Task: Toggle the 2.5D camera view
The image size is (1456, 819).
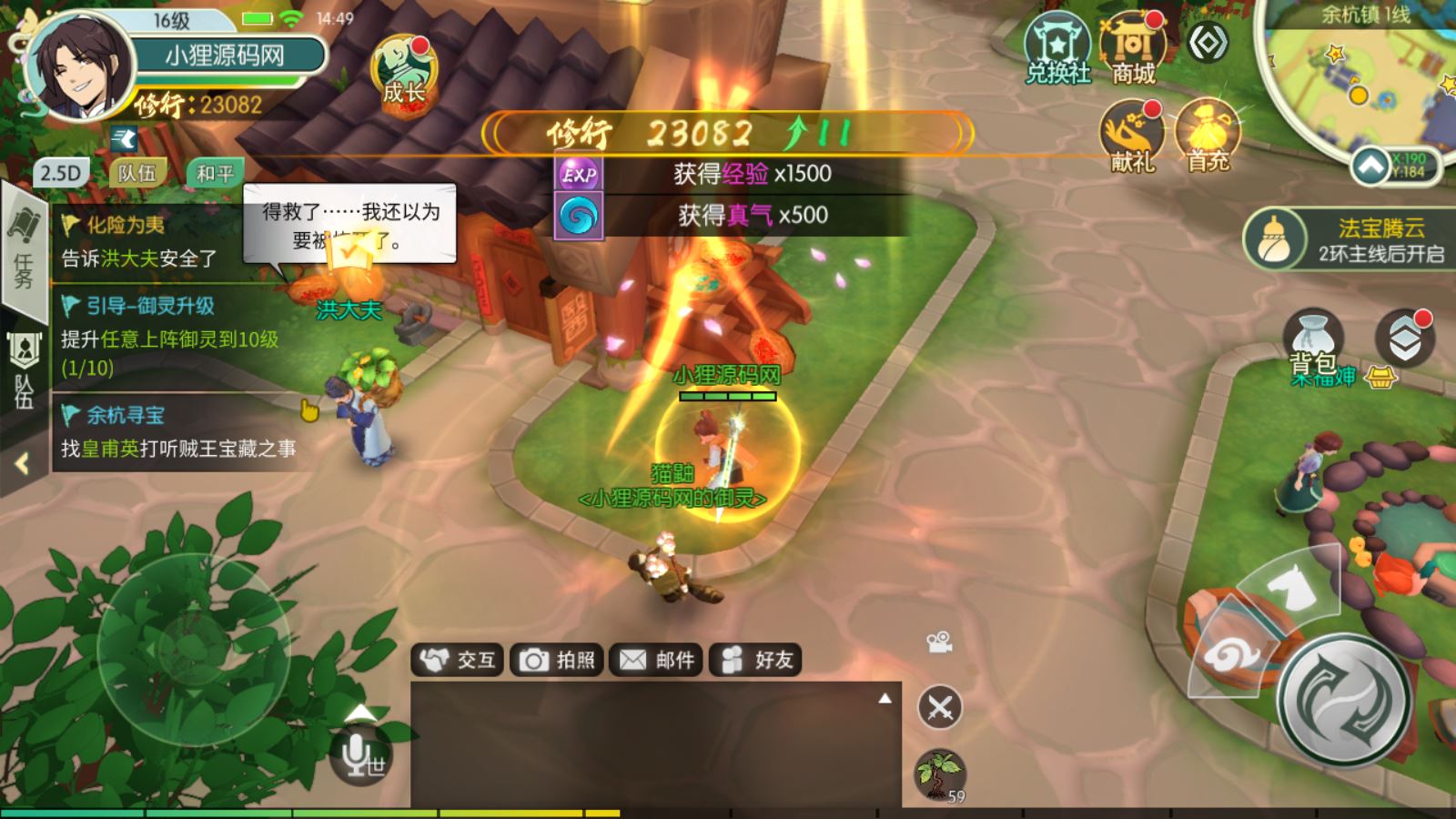Action: (61, 173)
